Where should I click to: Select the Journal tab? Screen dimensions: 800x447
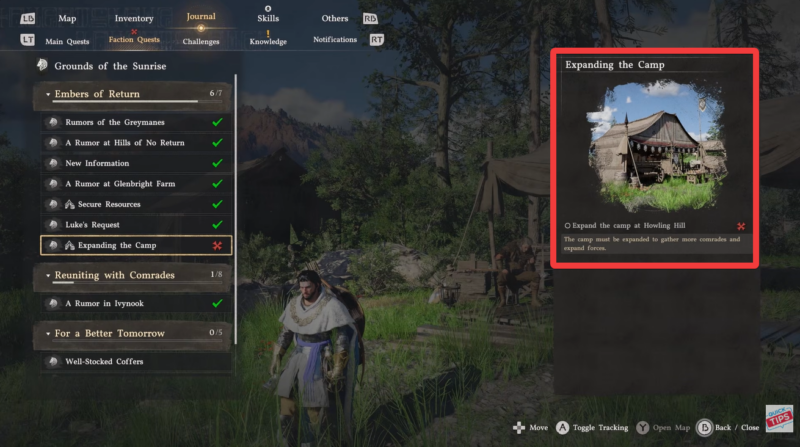coord(200,16)
